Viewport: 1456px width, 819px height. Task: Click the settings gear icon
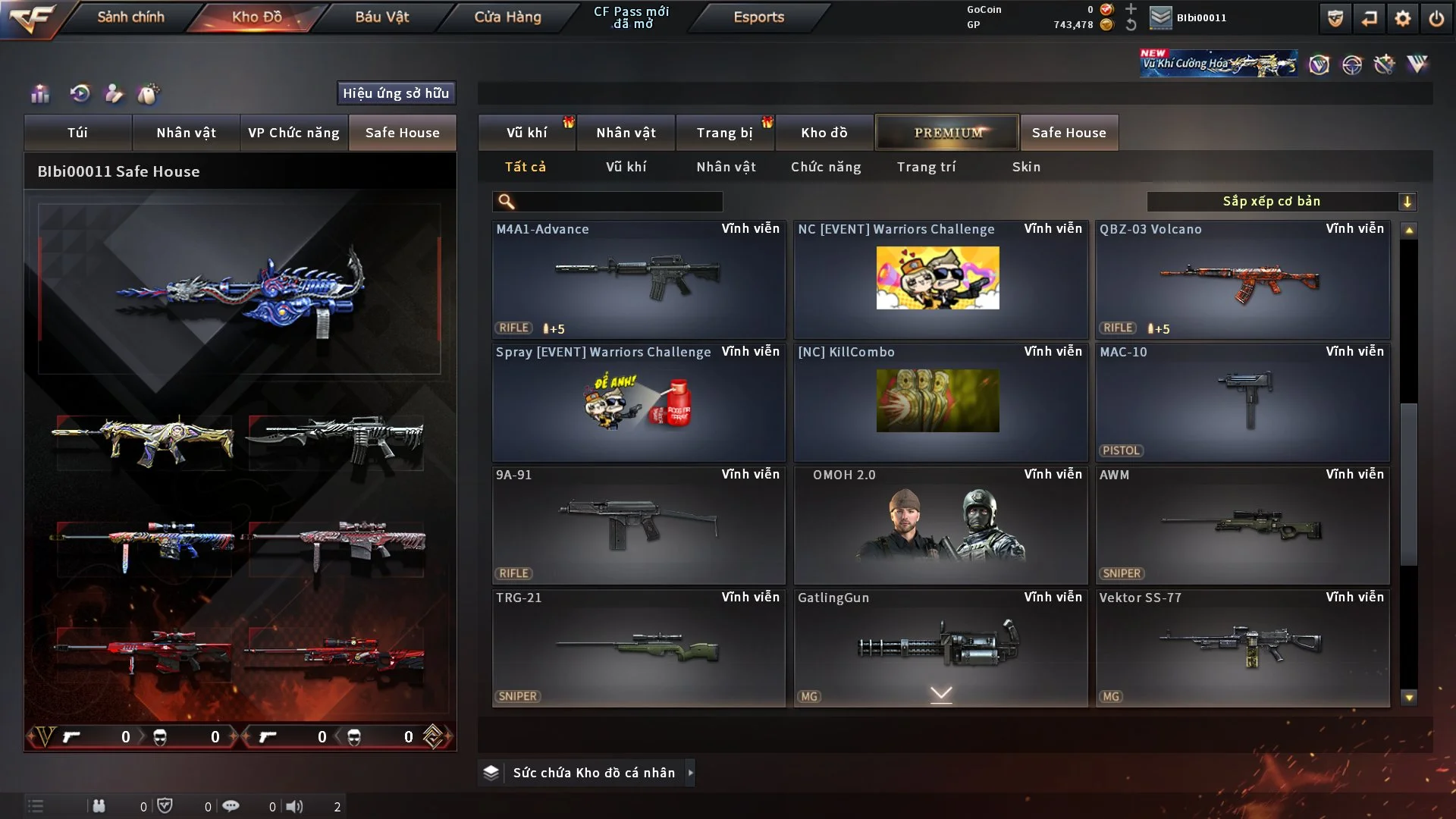coord(1403,18)
